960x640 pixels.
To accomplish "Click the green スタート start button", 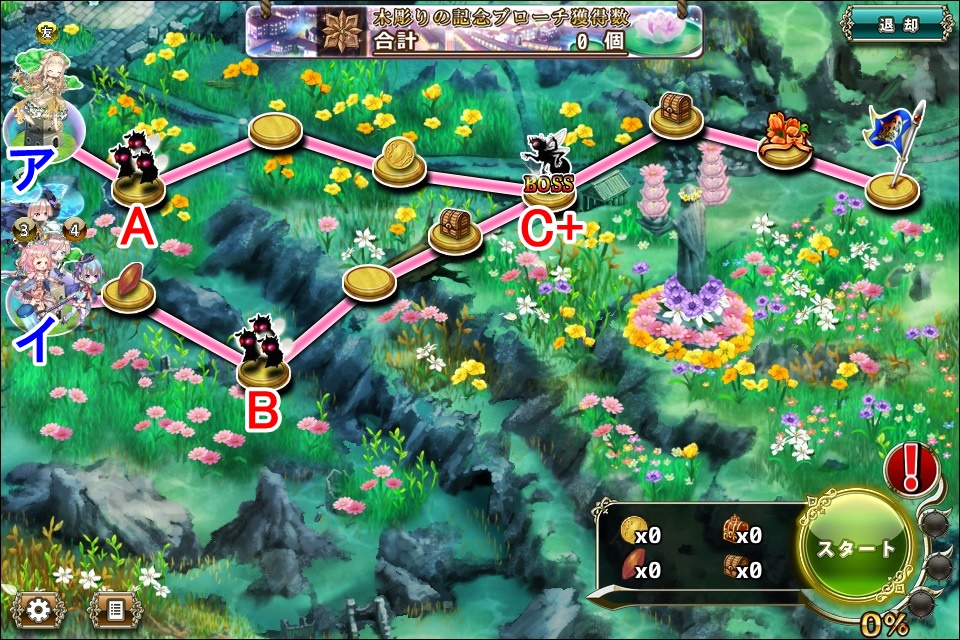I will [857, 549].
